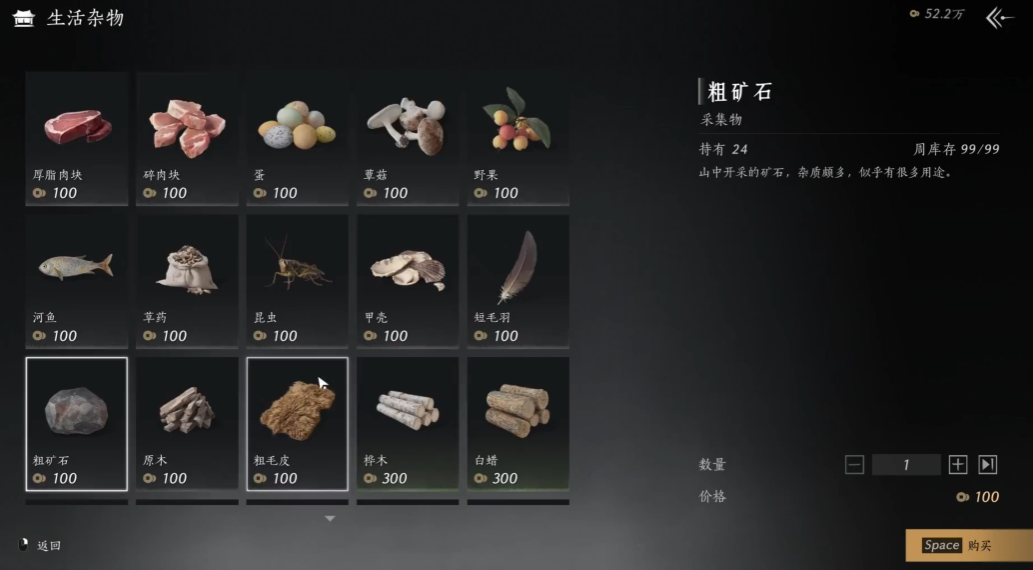The width and height of the screenshot is (1033, 570).
Task: Select the 厚脂肉块 meat item
Action: point(77,137)
